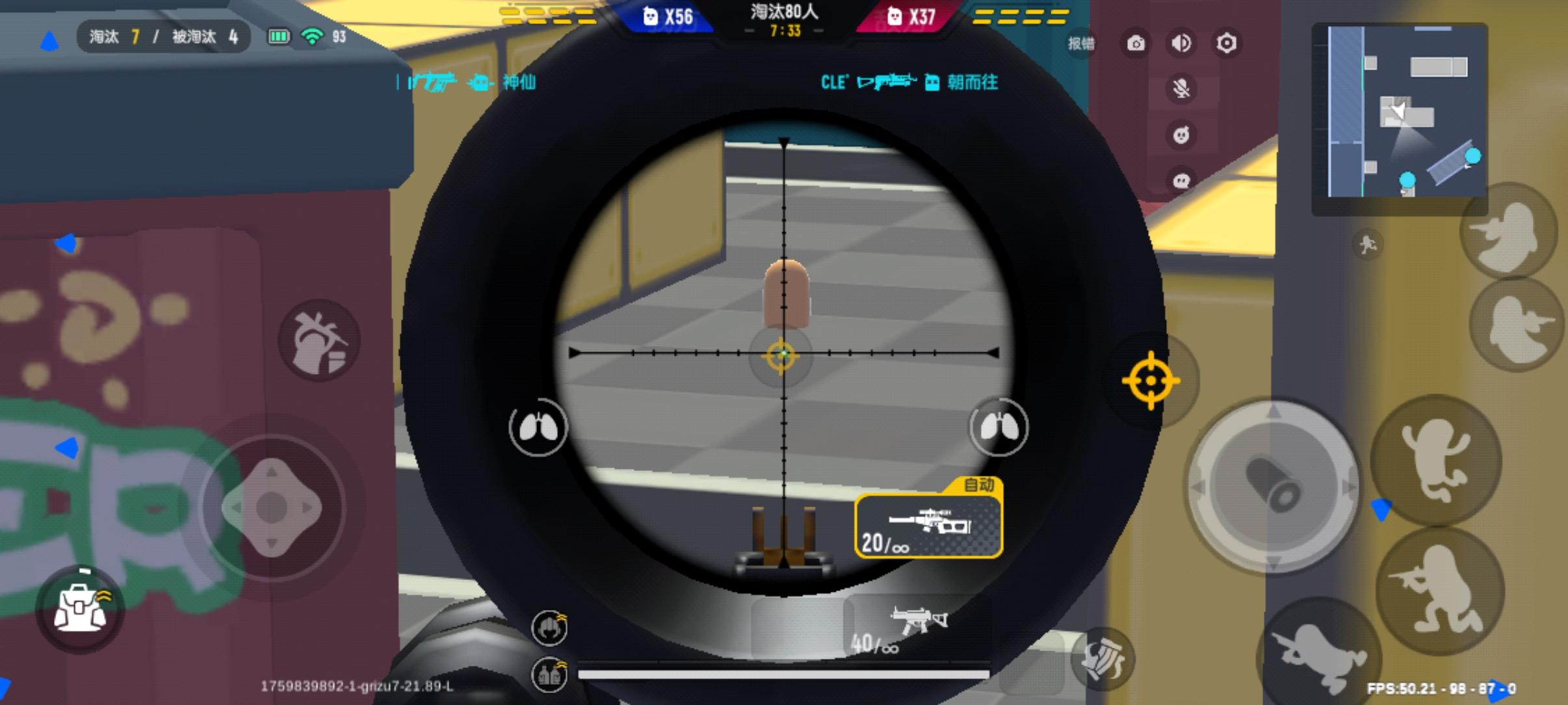Expand the minimap in the corner
1568x705 pixels.
pyautogui.click(x=1401, y=111)
